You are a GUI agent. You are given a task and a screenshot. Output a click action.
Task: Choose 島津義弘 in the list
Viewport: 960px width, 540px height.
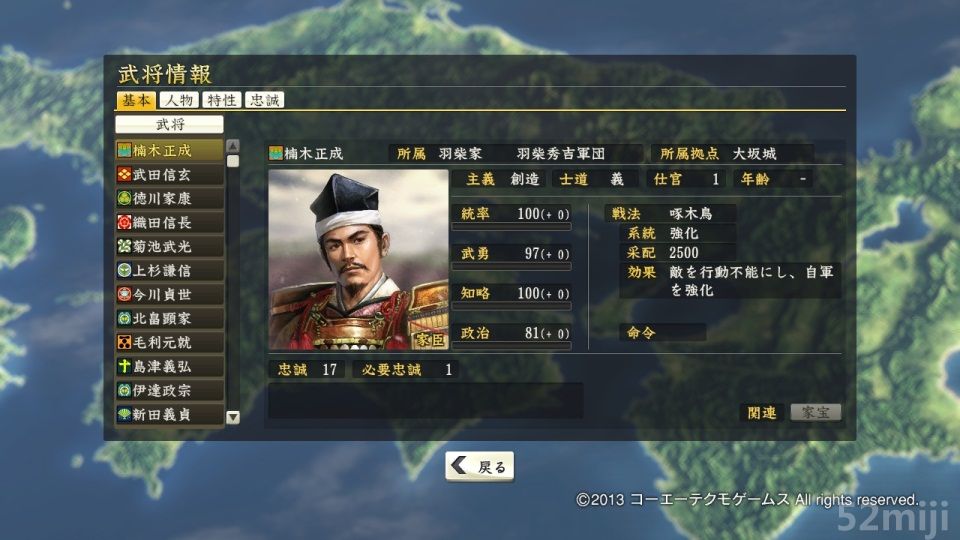[x=169, y=366]
